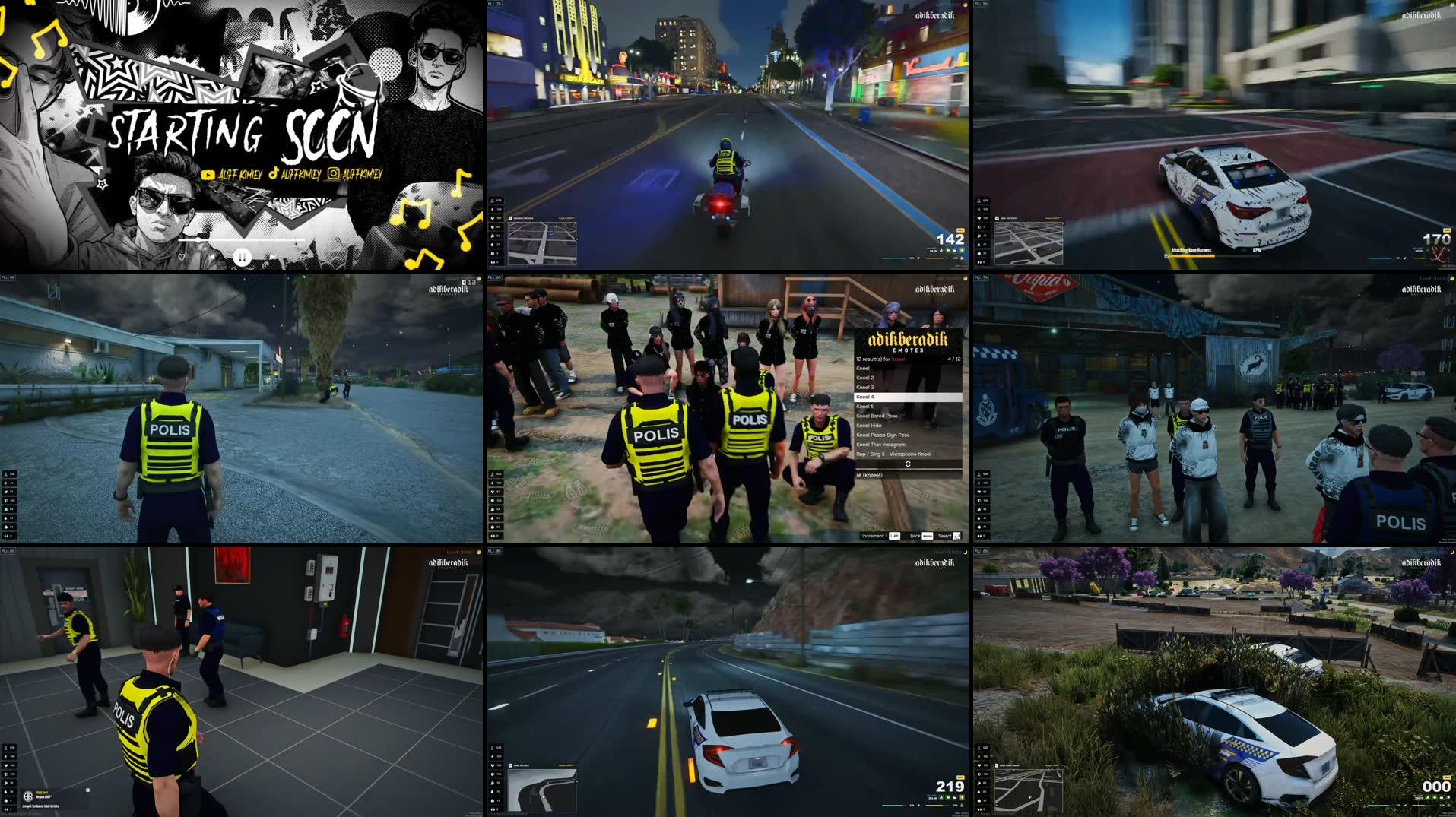The height and width of the screenshot is (817, 1456).
Task: Click the scroll chevron below the emote list
Action: (x=909, y=463)
